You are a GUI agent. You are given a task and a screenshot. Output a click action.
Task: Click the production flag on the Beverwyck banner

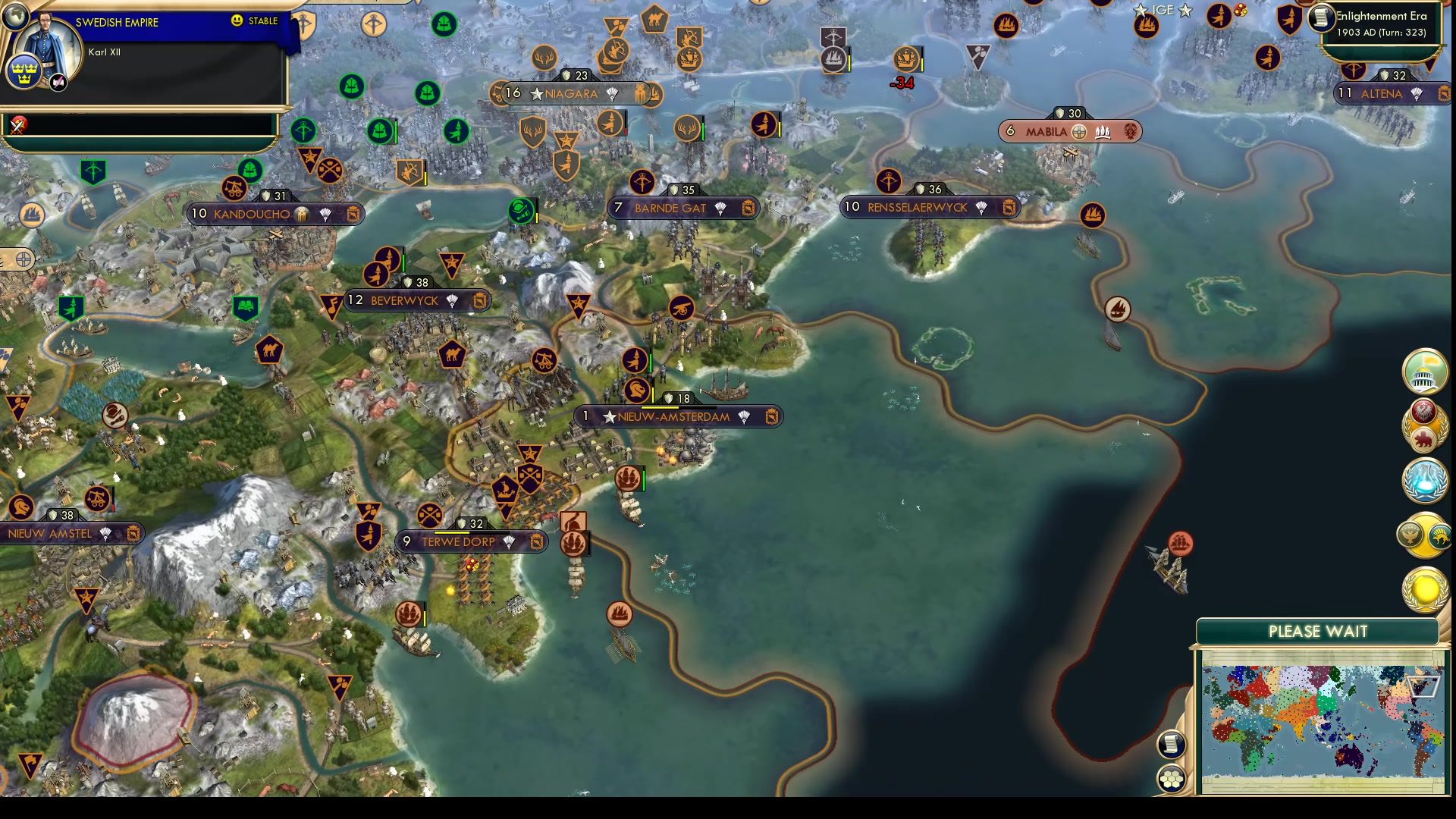click(x=480, y=300)
